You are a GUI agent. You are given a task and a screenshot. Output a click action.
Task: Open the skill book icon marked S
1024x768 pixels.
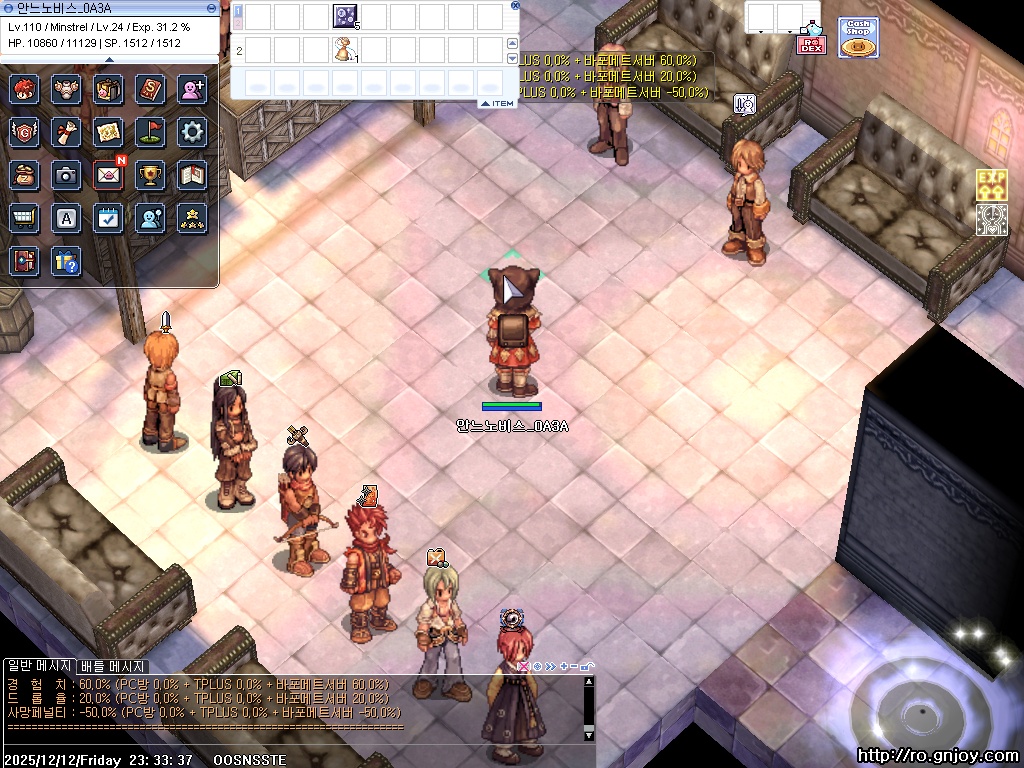[150, 89]
